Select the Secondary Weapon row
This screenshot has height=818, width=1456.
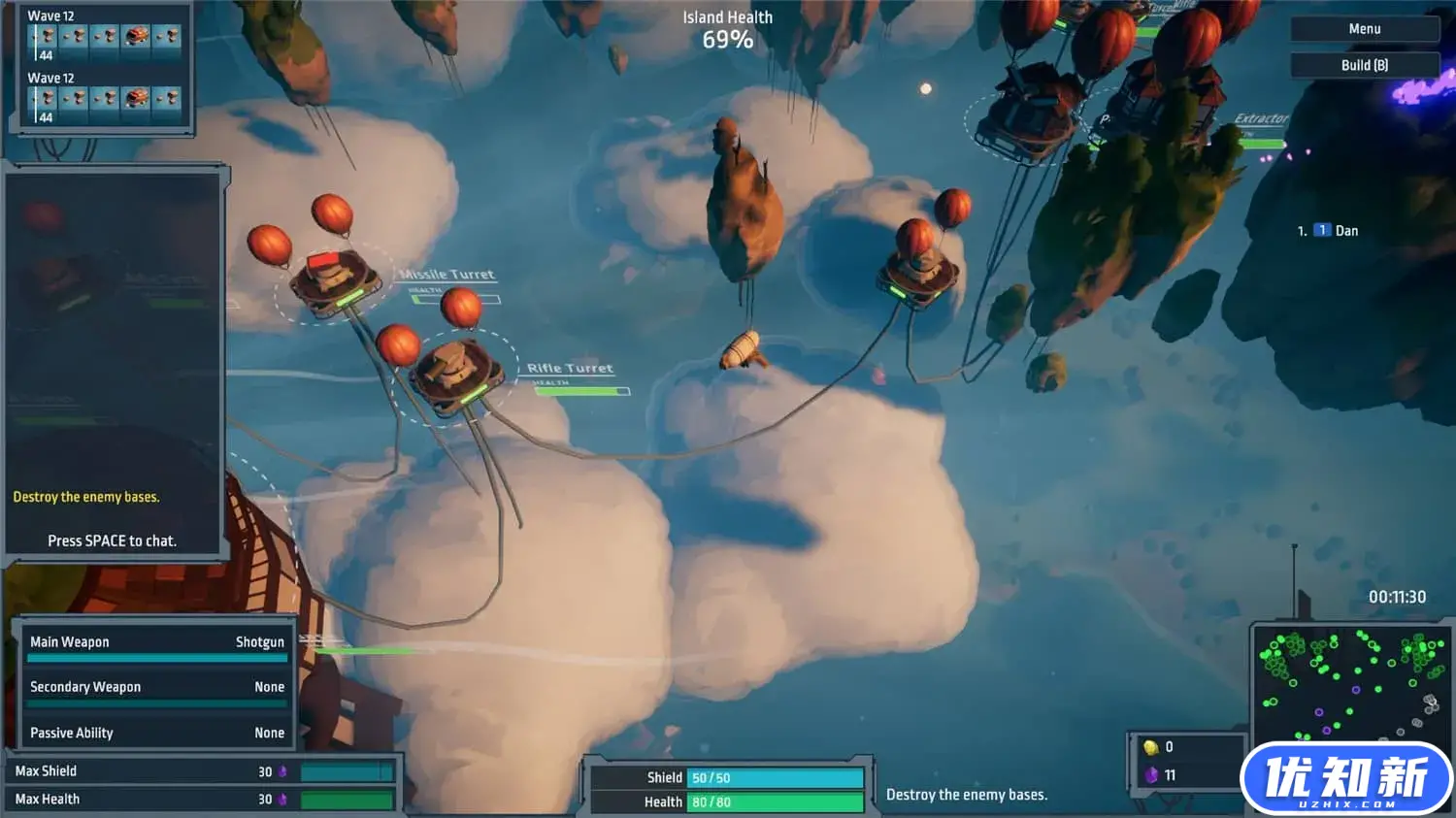pyautogui.click(x=157, y=687)
